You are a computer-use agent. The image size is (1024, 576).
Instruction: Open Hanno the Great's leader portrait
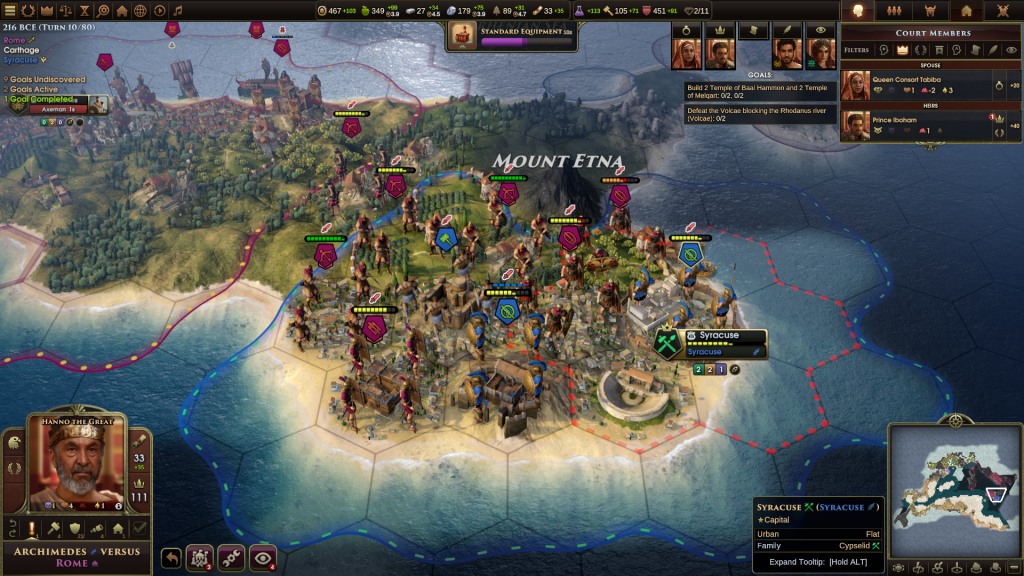coord(75,467)
